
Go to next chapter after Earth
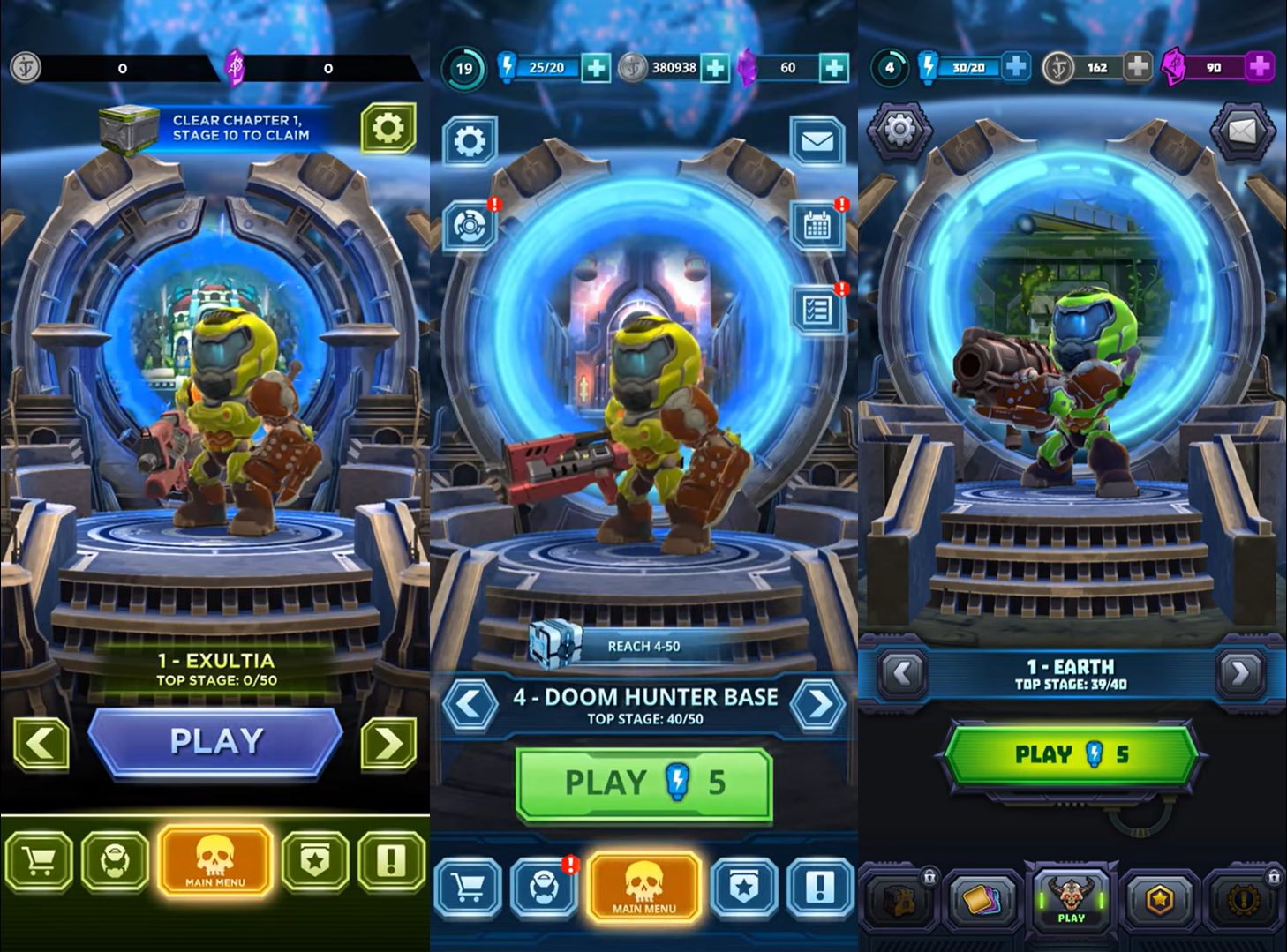(x=1240, y=674)
